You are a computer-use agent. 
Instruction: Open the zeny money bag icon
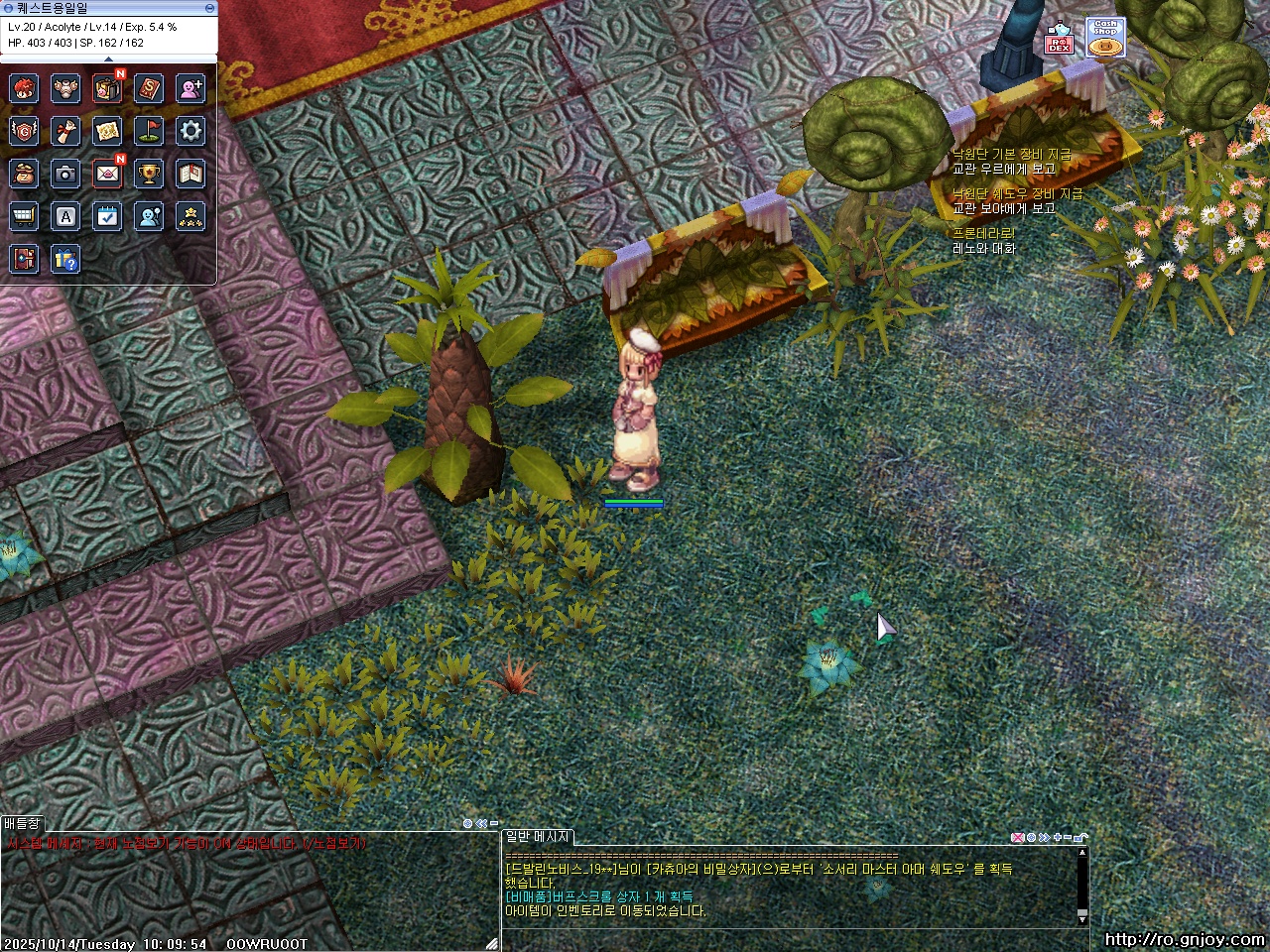coord(24,174)
